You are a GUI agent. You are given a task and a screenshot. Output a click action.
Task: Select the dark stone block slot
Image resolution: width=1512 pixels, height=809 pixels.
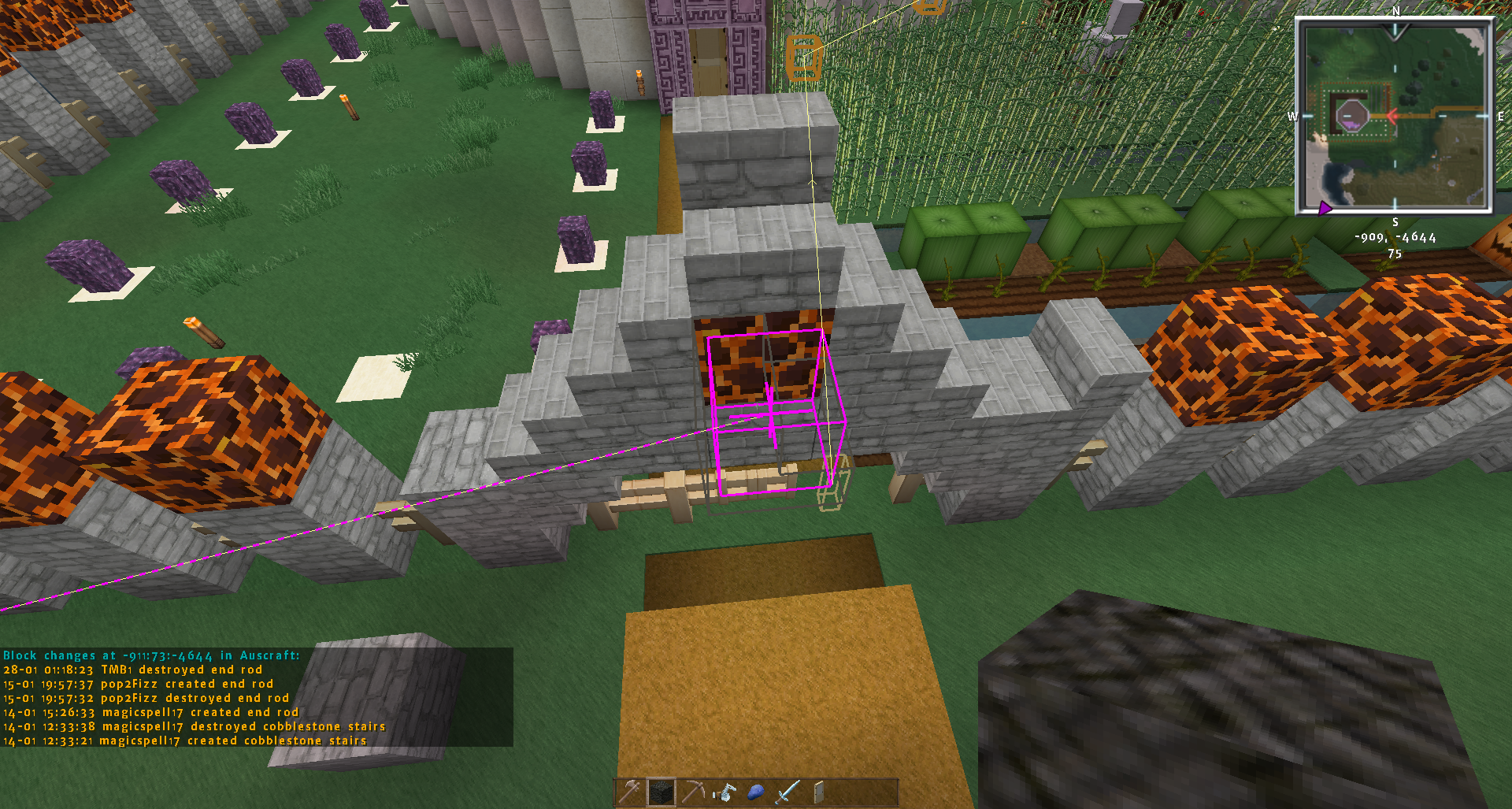(661, 792)
